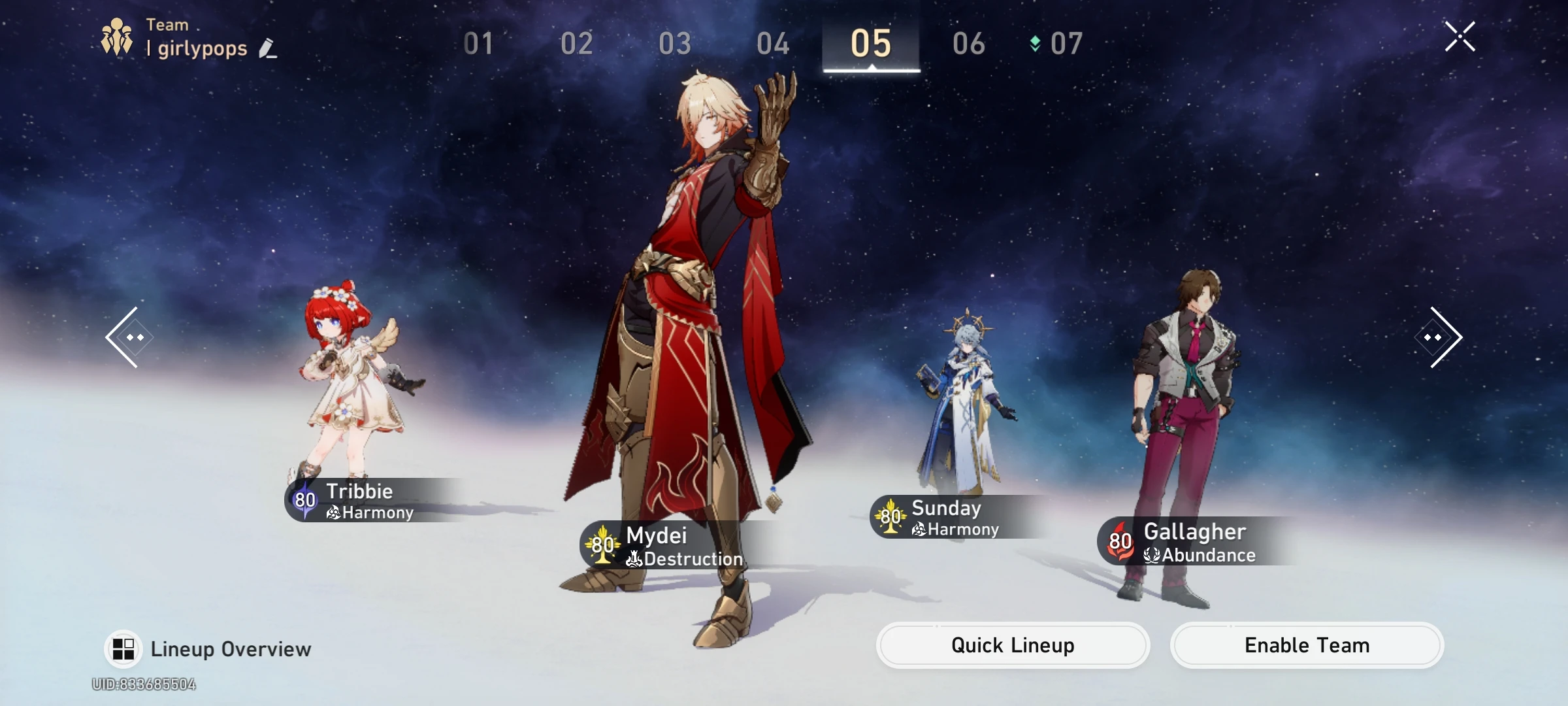Open the close menu X in top right

tap(1461, 37)
